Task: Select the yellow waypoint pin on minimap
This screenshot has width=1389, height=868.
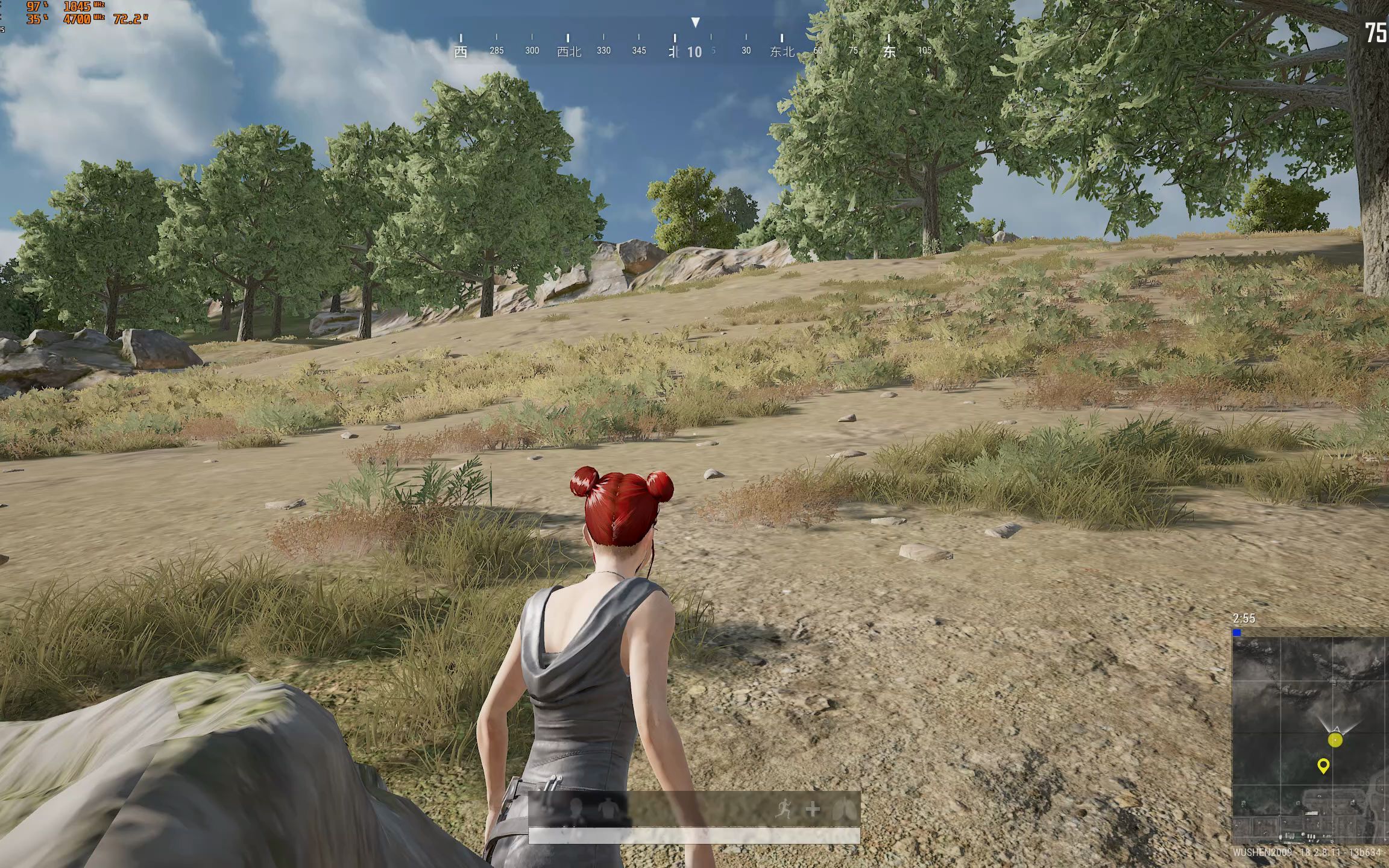Action: pyautogui.click(x=1323, y=766)
